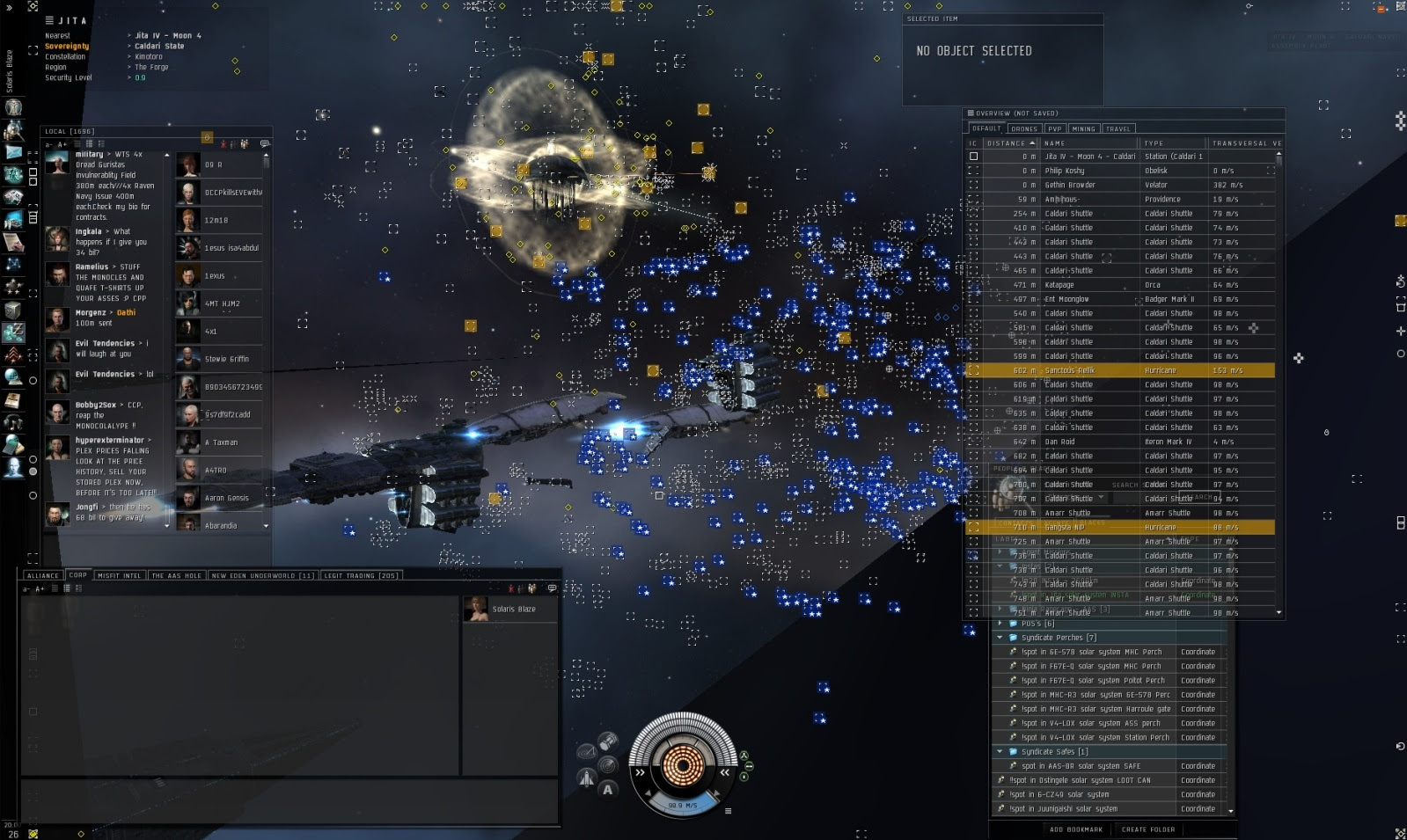
Task: Show the Travel overview tab
Action: tap(1118, 128)
